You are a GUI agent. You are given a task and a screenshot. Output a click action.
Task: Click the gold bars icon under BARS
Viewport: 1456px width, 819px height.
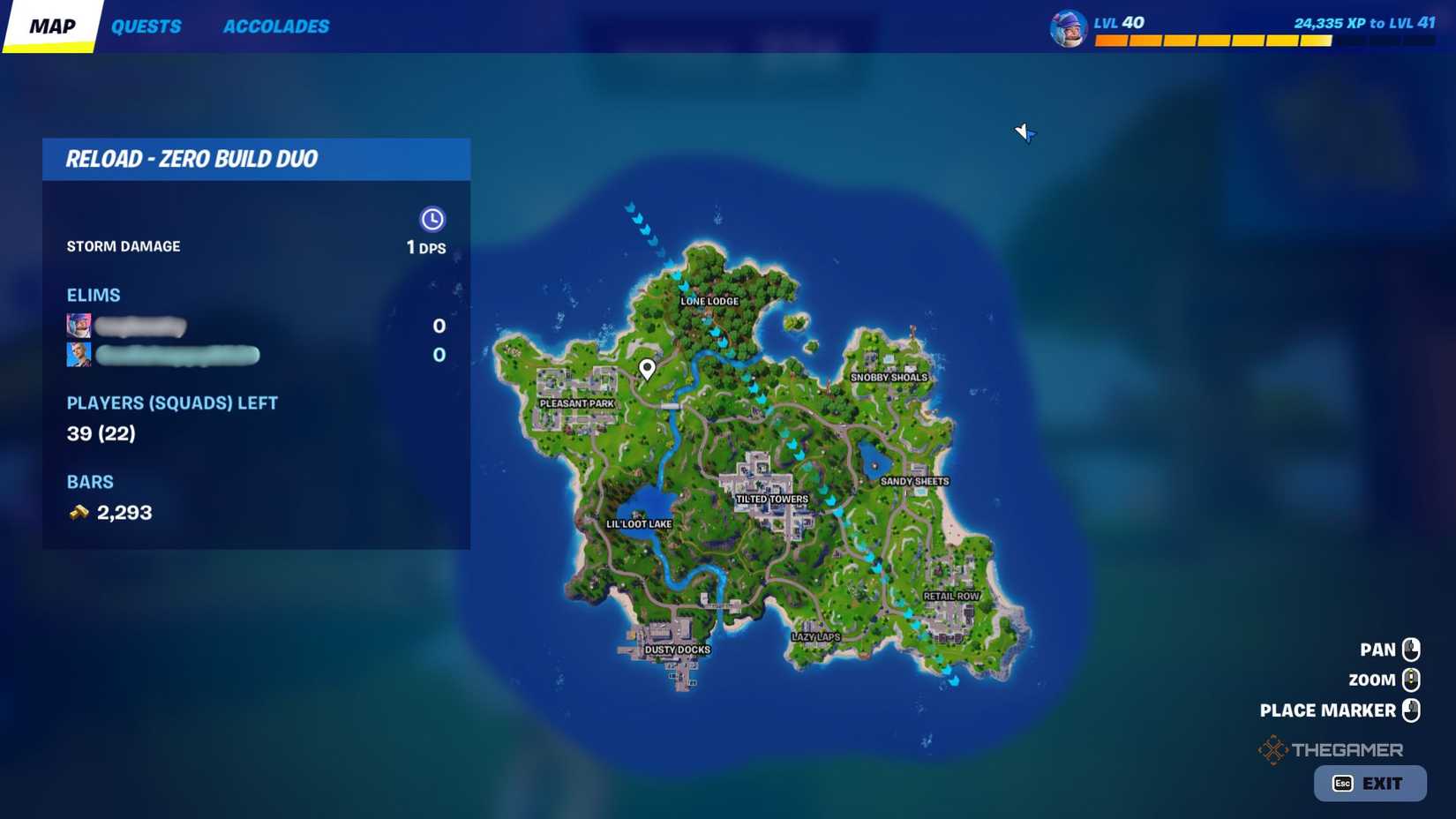(78, 512)
